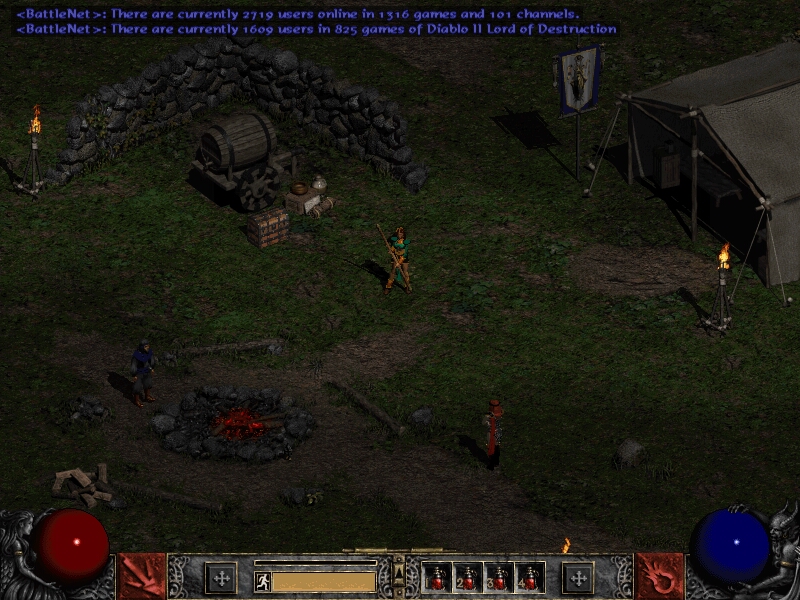The width and height of the screenshot is (800, 600).
Task: Click the cross button beside the fire skill
Action: click(x=578, y=578)
